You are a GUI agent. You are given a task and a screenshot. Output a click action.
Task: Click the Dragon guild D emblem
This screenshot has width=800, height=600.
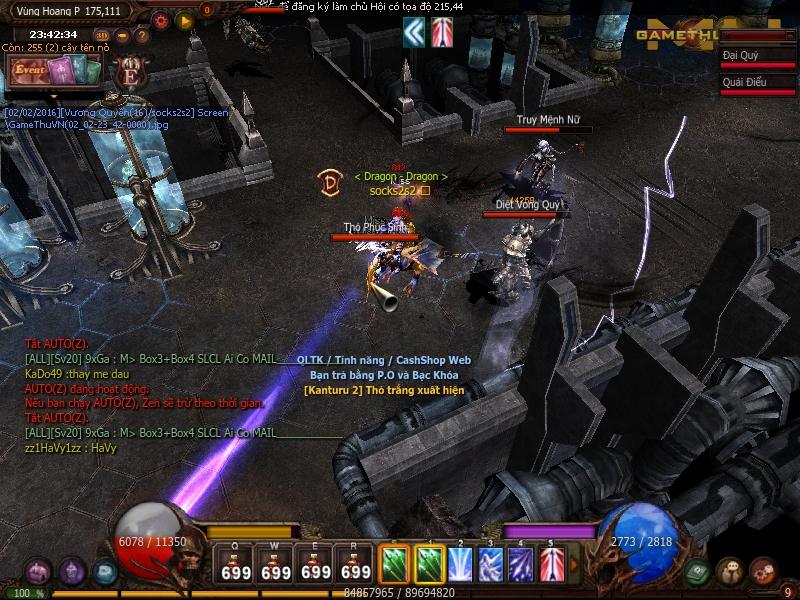point(330,182)
